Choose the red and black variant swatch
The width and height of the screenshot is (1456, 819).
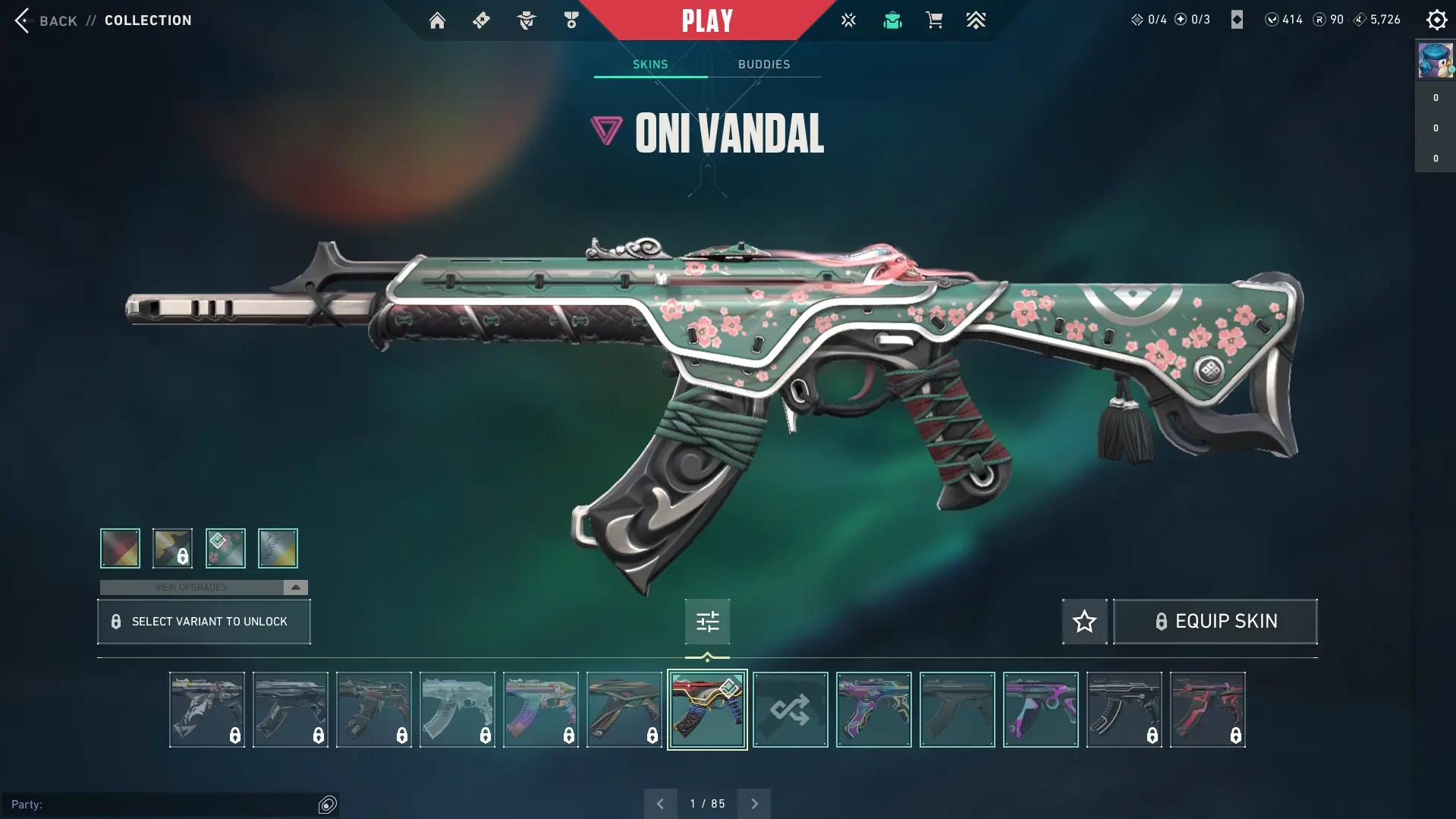(x=120, y=548)
